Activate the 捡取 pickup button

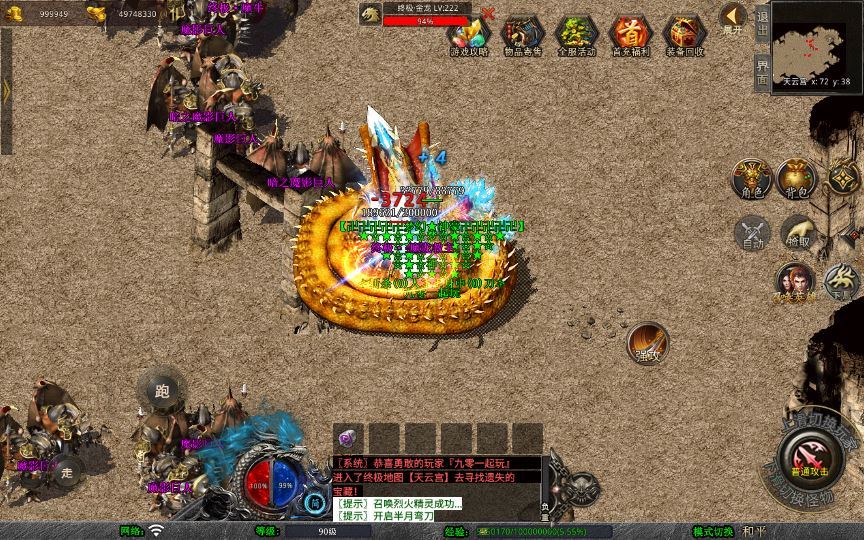tap(798, 233)
